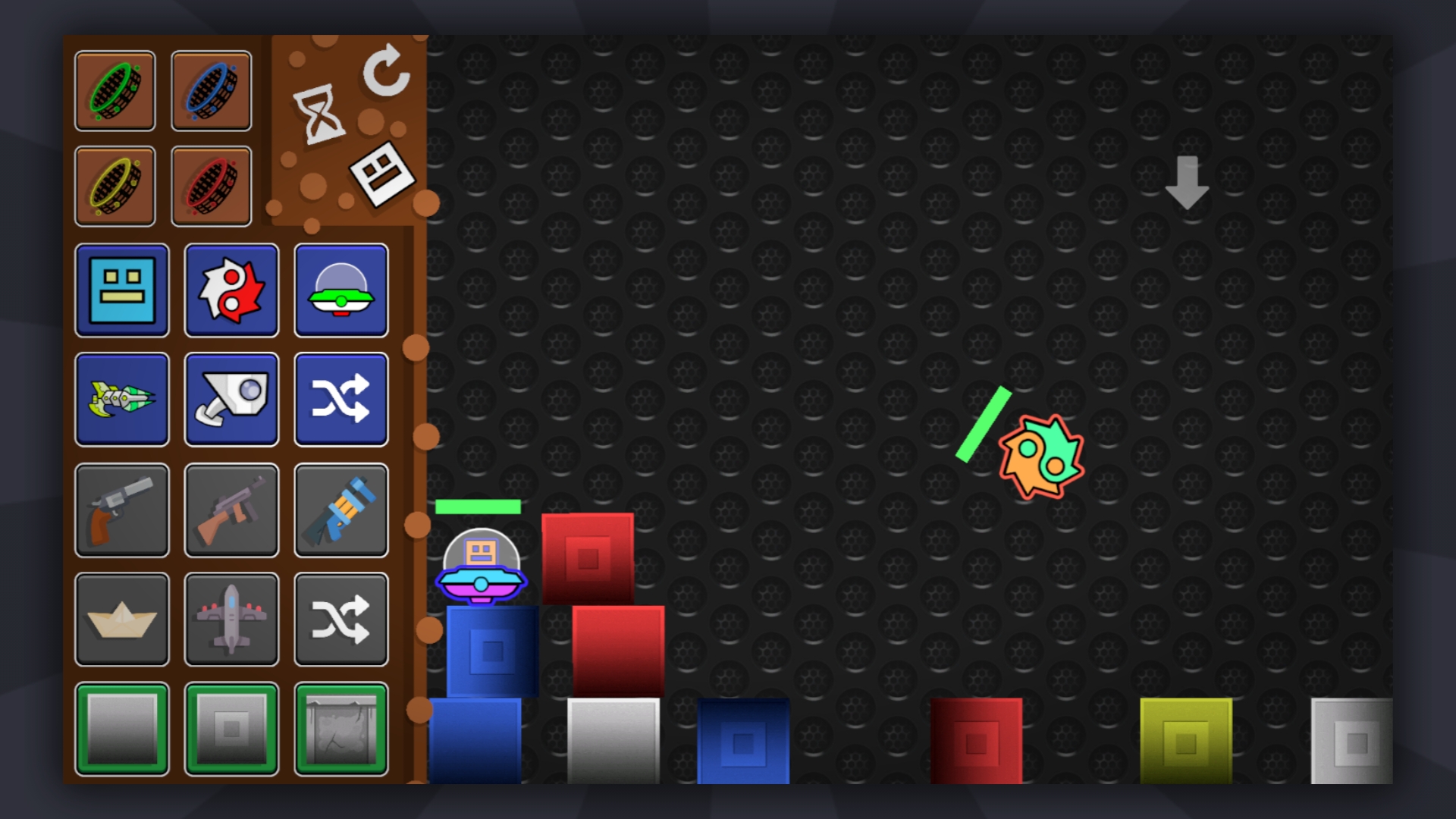The width and height of the screenshot is (1456, 819).
Task: Select the cracked block tile
Action: click(341, 729)
